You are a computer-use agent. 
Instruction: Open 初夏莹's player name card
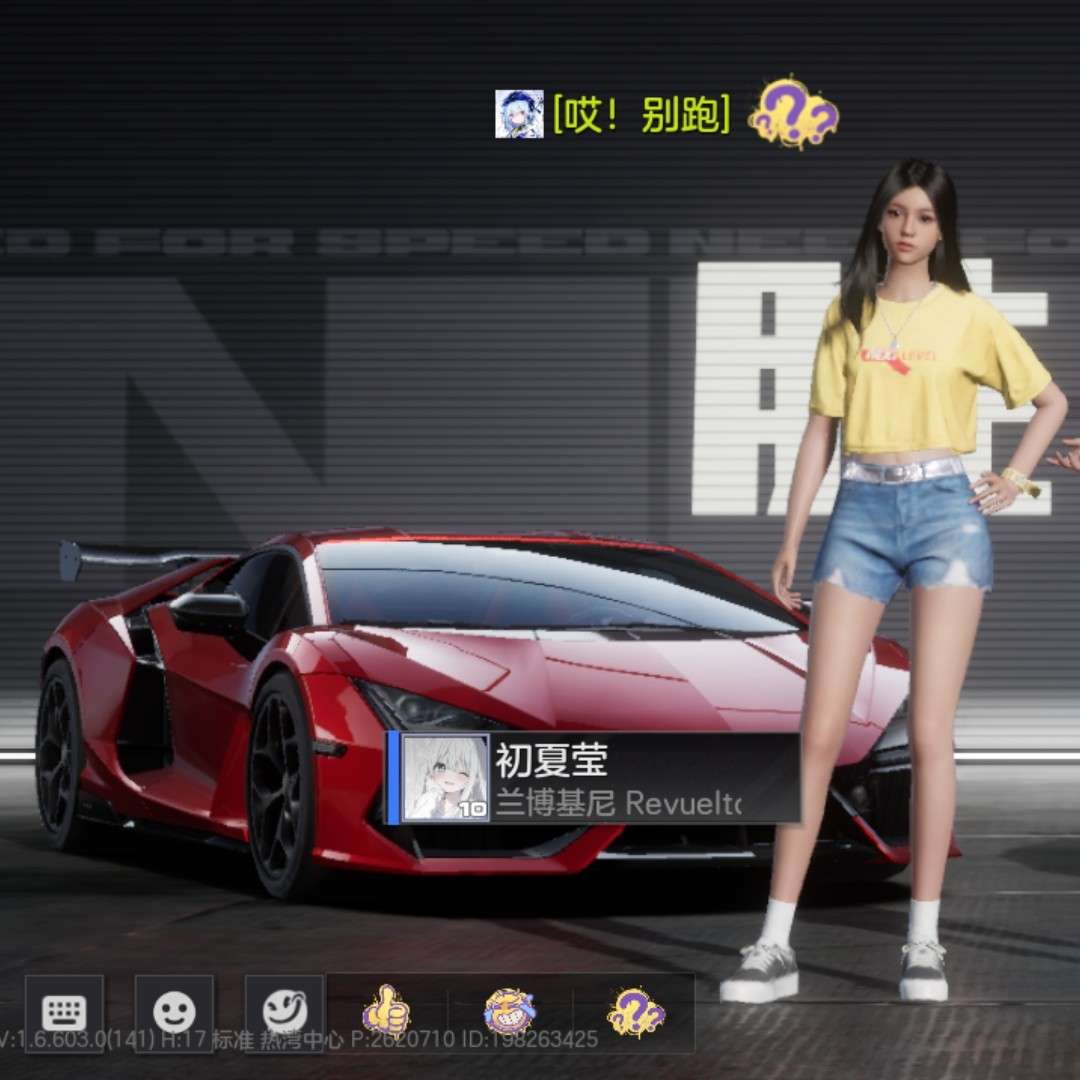[594, 779]
